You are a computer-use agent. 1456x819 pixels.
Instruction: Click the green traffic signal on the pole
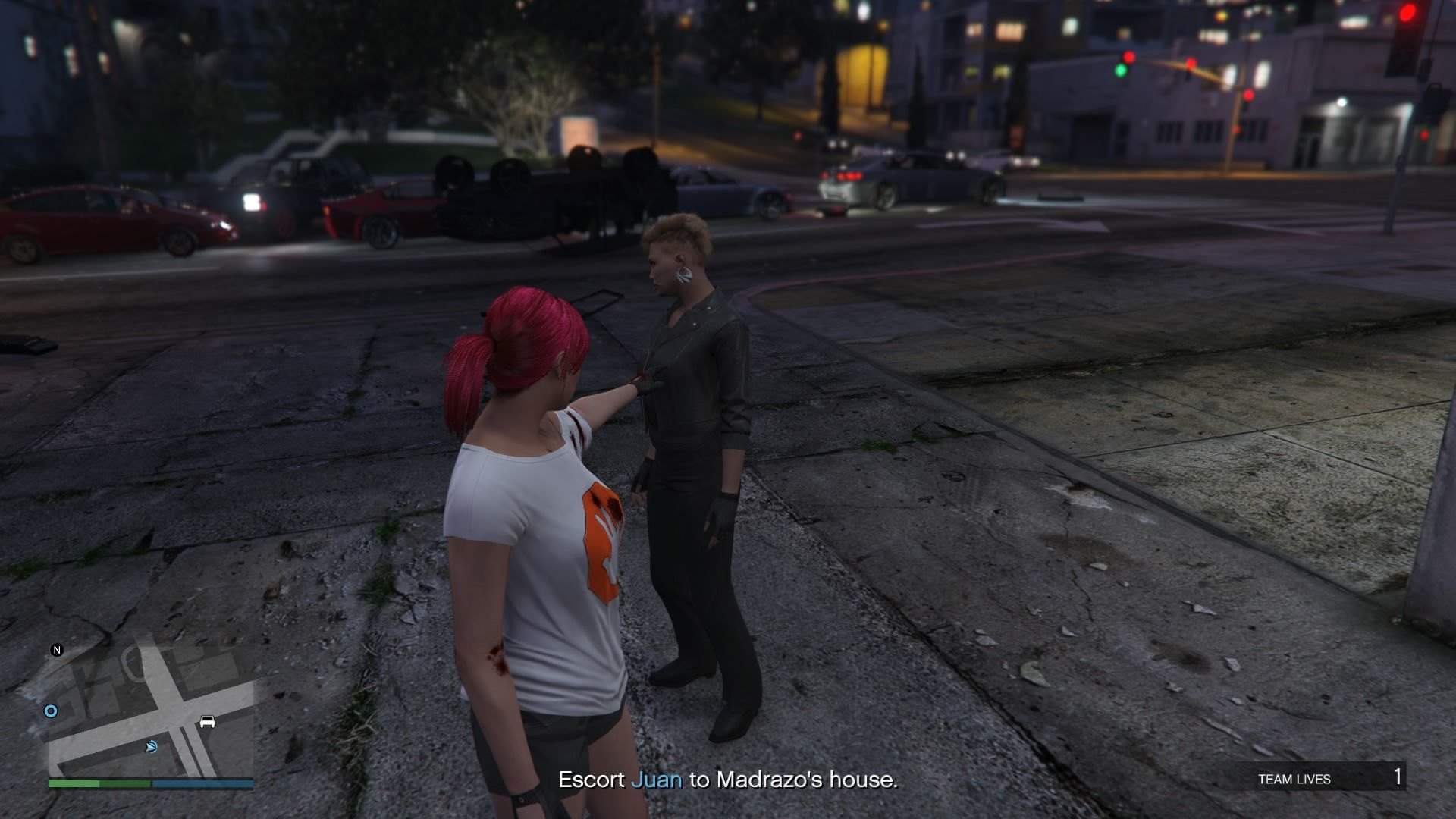coord(1122,71)
